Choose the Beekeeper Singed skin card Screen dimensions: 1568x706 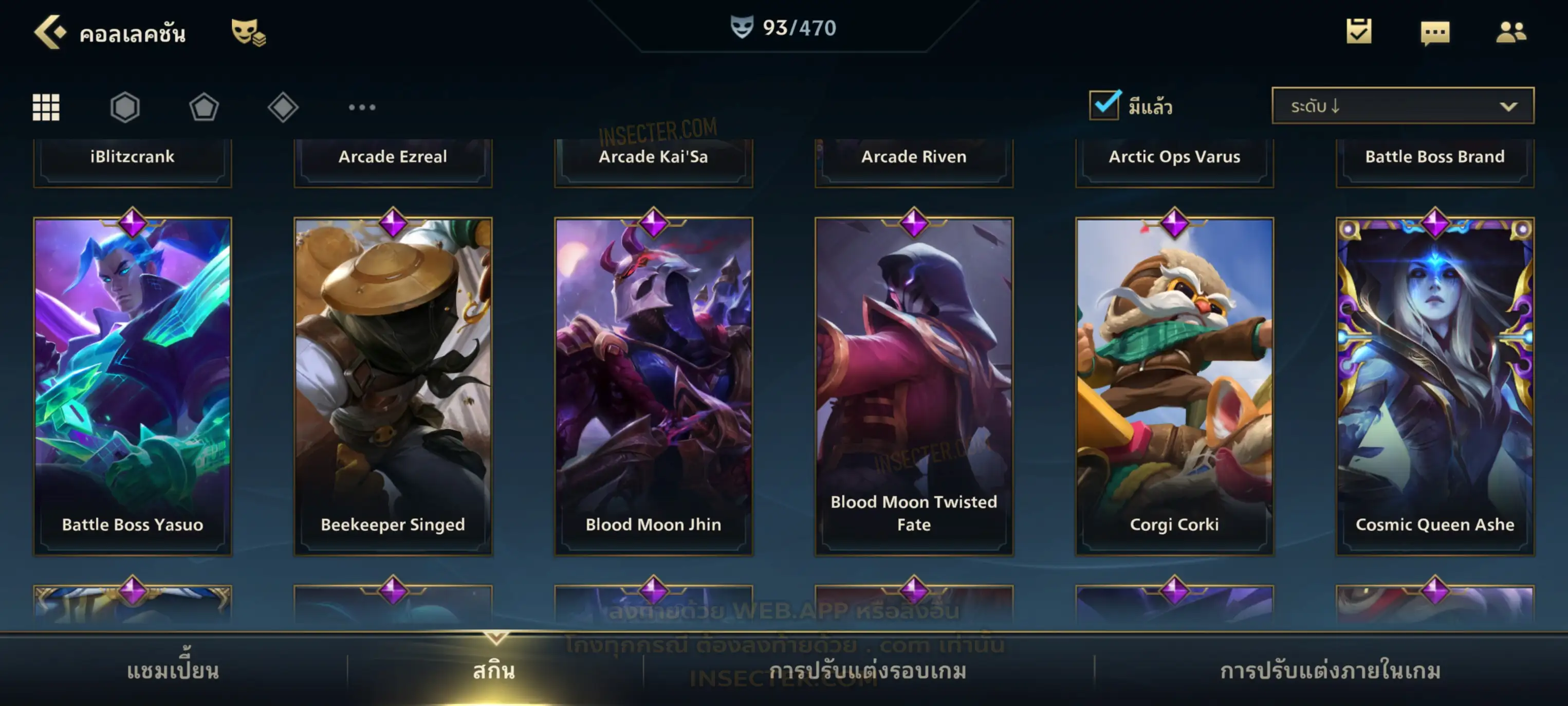pos(393,386)
